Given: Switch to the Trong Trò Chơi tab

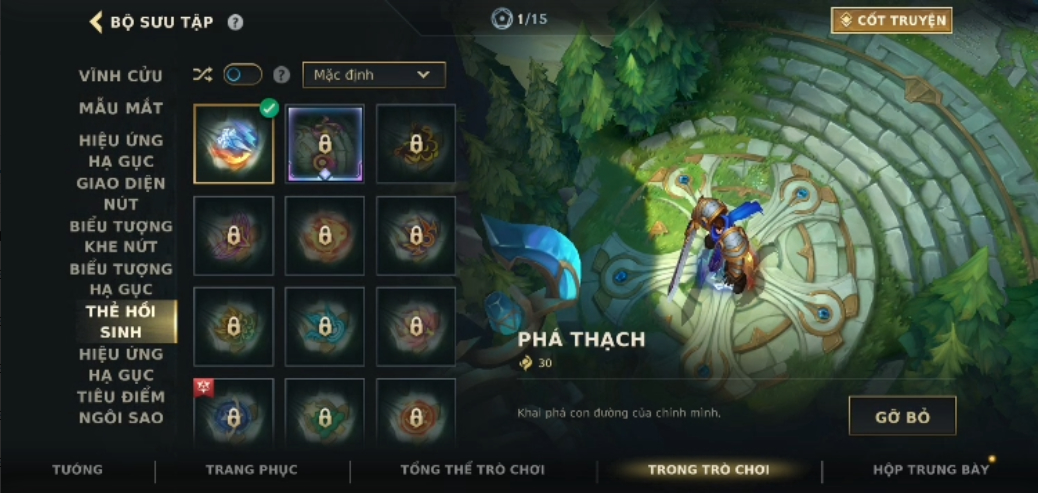Looking at the screenshot, I should [708, 469].
